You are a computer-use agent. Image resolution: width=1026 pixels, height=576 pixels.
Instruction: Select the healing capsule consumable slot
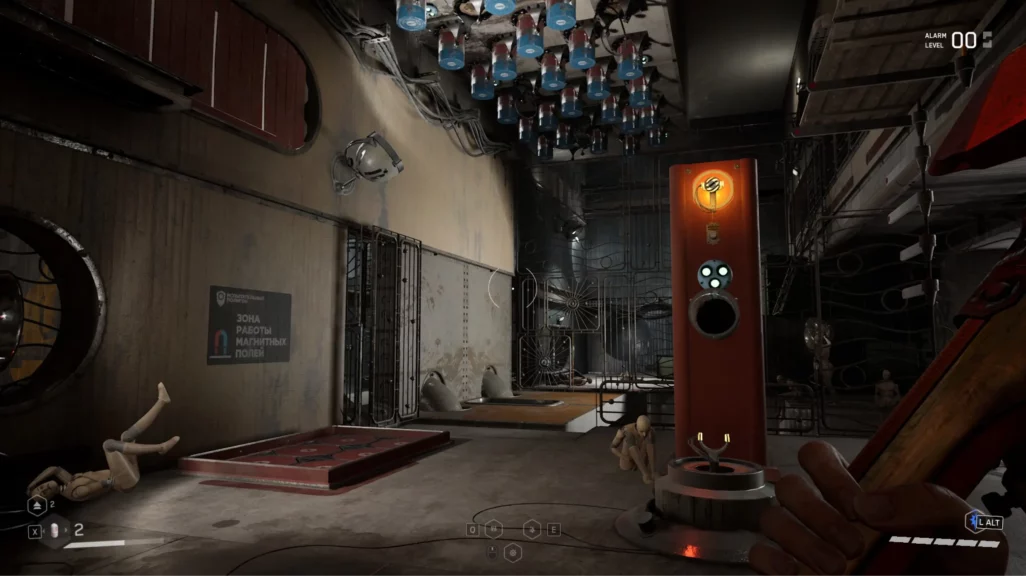(x=57, y=530)
